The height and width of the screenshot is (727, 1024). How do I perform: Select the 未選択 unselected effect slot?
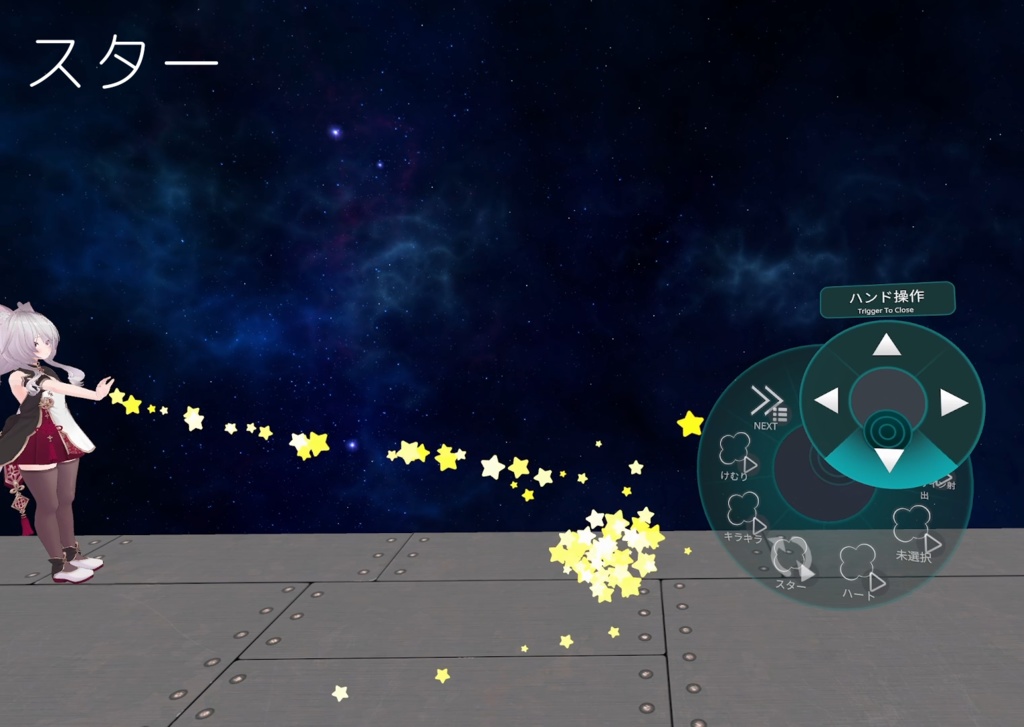pyautogui.click(x=913, y=532)
